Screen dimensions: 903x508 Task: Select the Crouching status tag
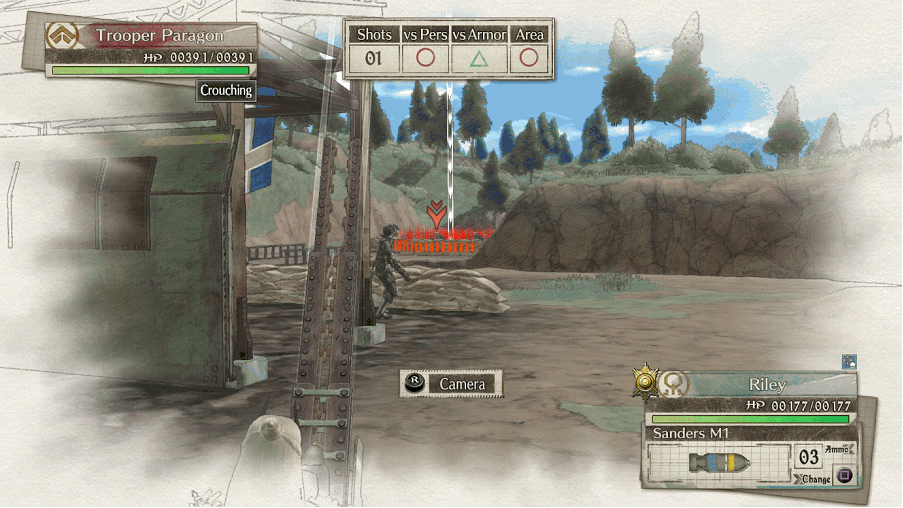[x=226, y=90]
